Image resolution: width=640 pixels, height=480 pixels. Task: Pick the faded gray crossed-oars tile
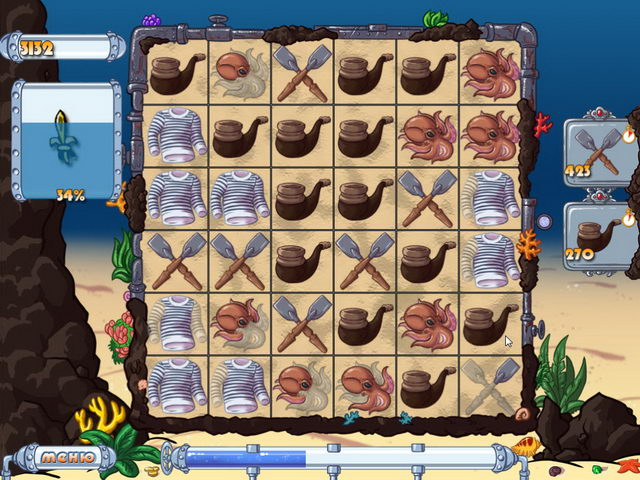(490, 385)
